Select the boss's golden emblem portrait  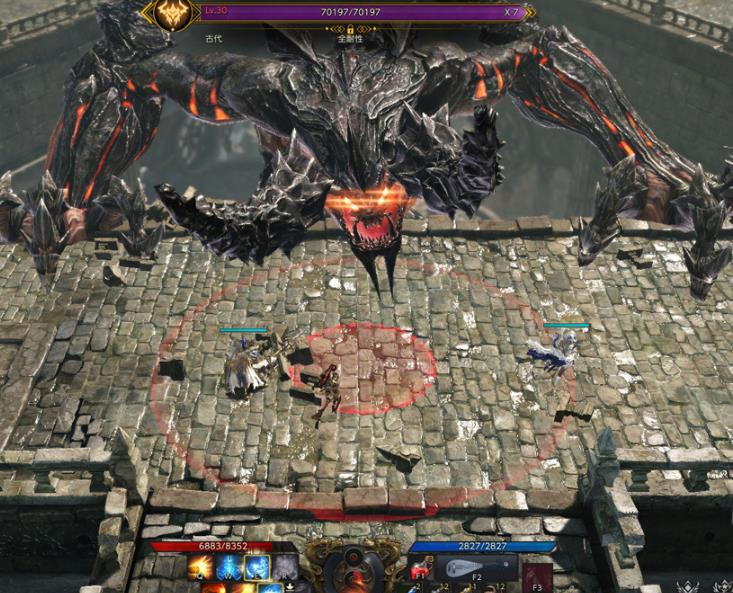pyautogui.click(x=172, y=14)
